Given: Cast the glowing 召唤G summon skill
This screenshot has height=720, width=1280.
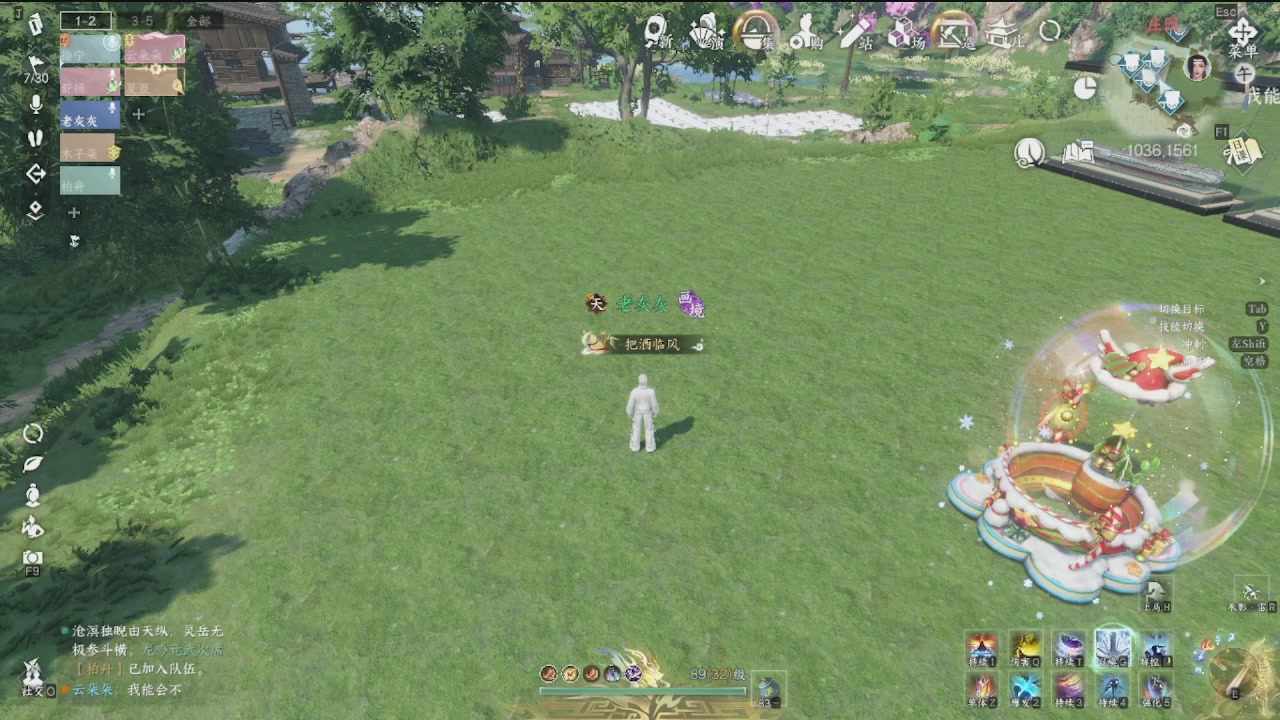Looking at the screenshot, I should (1110, 645).
